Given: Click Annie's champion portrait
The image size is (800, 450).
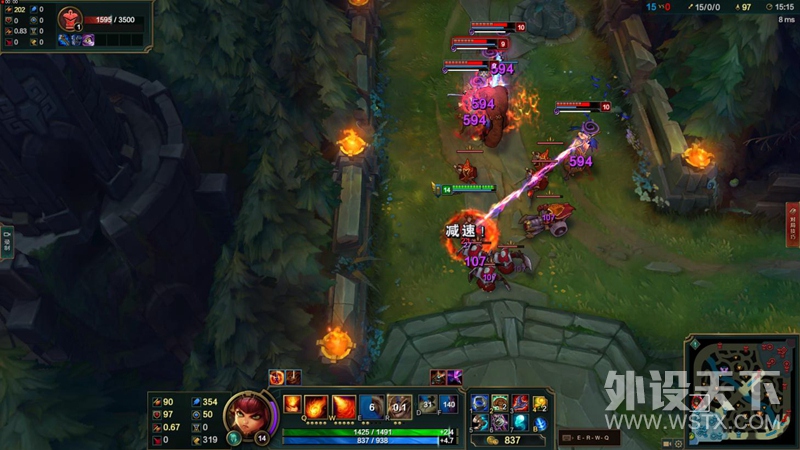Looking at the screenshot, I should pos(244,411).
